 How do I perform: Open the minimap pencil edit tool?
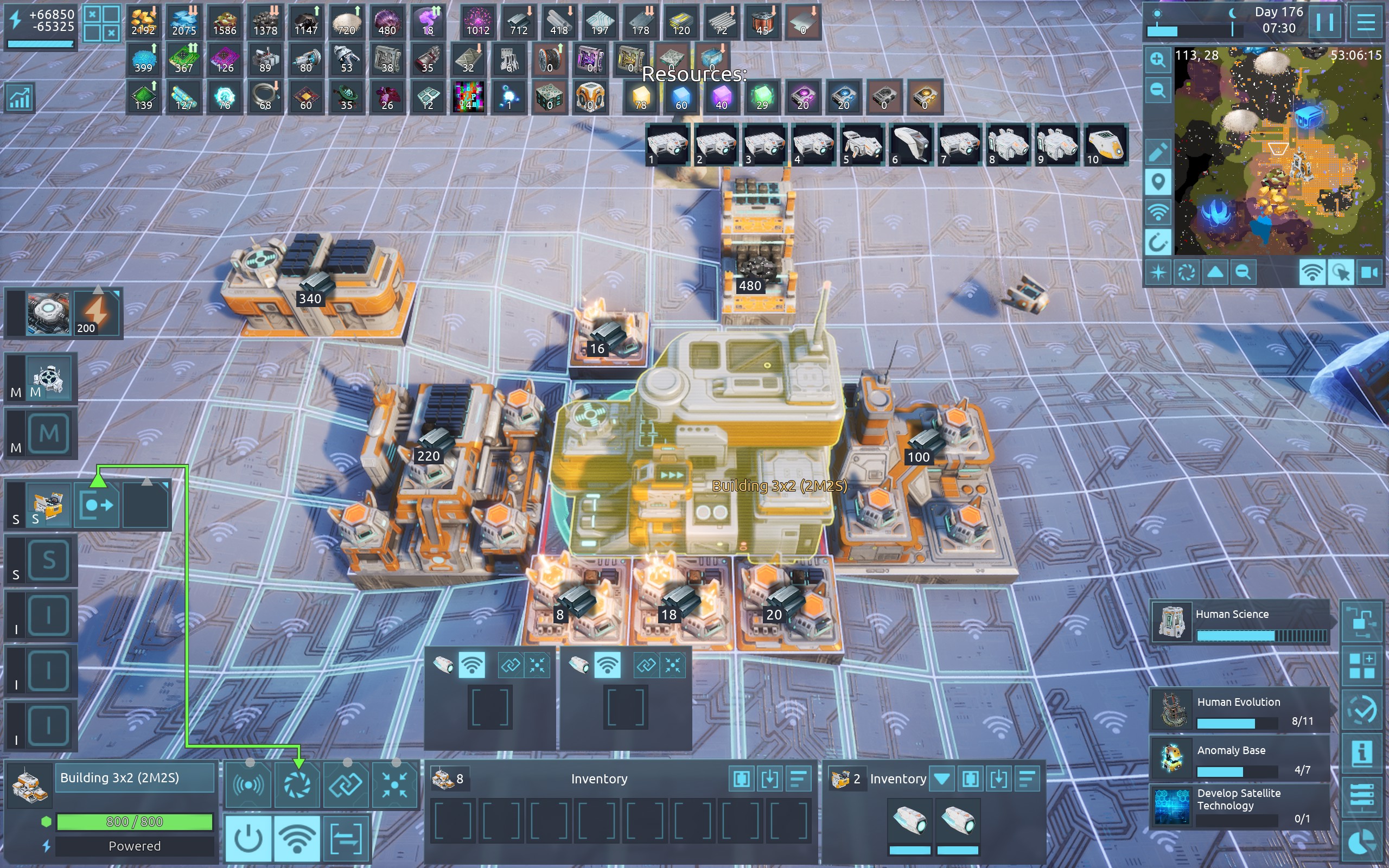(1158, 151)
